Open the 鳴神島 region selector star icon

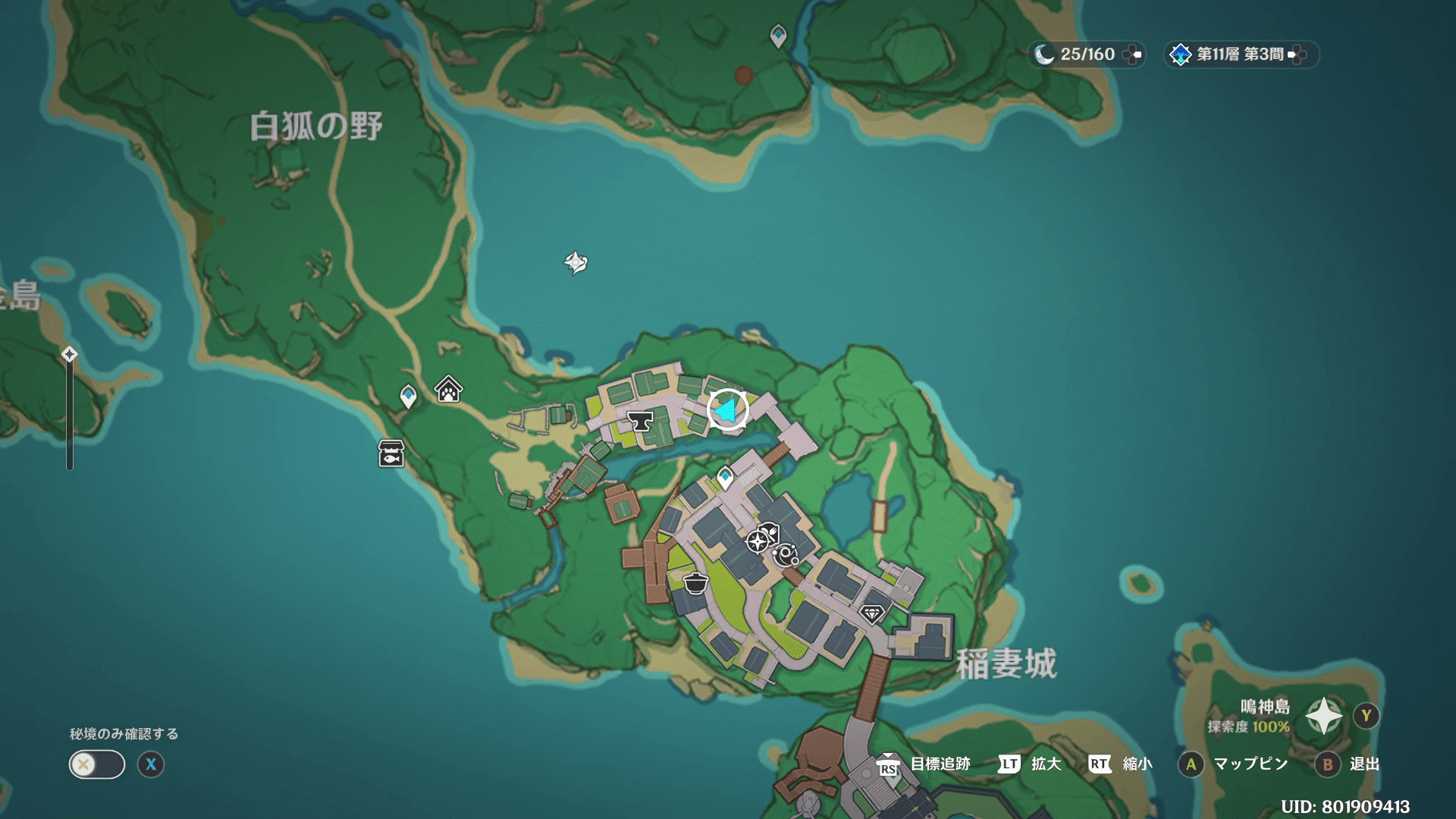point(1323,716)
